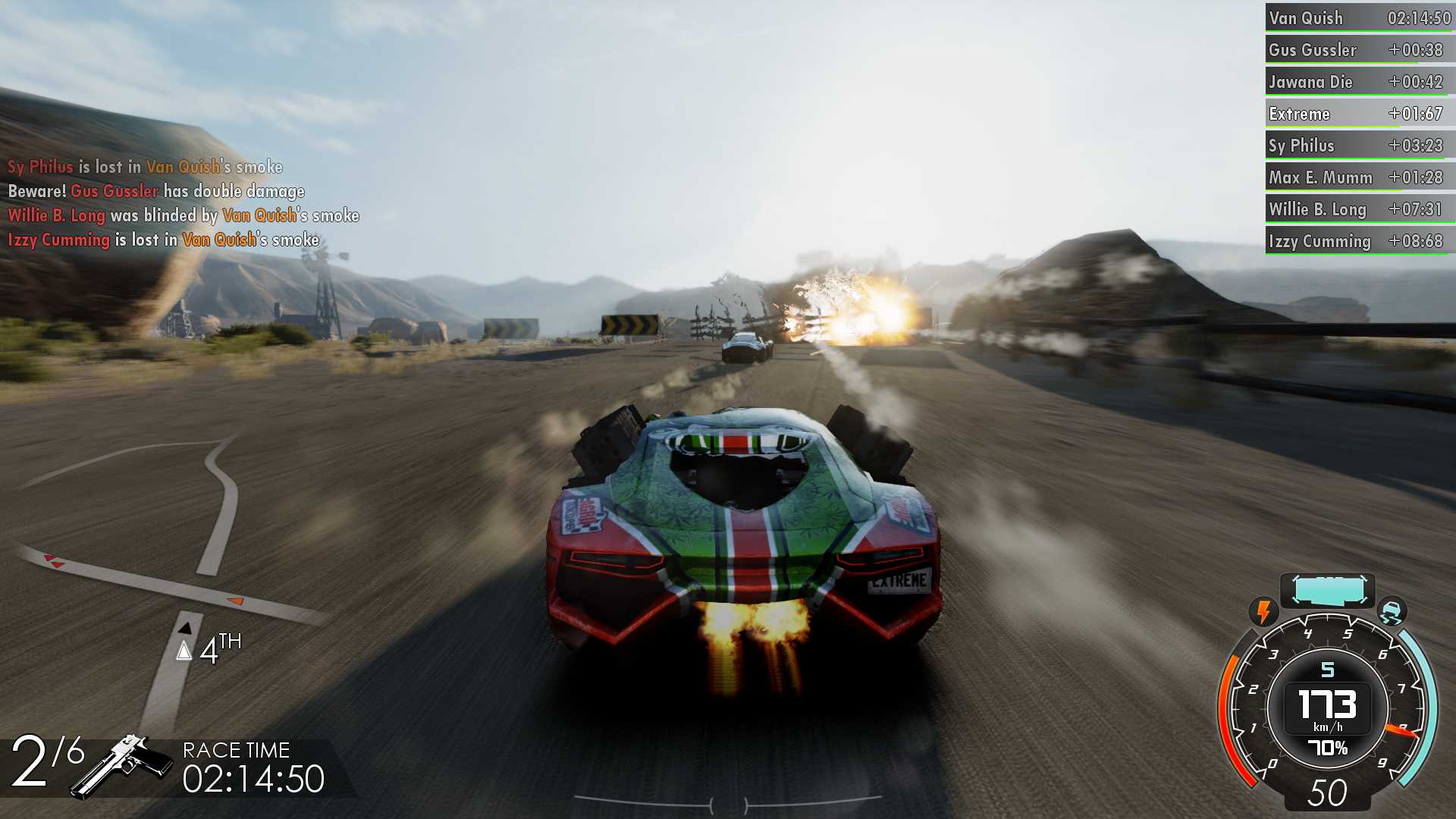This screenshot has width=1456, height=819.
Task: Switch to the Extreme player tab
Action: [1357, 113]
